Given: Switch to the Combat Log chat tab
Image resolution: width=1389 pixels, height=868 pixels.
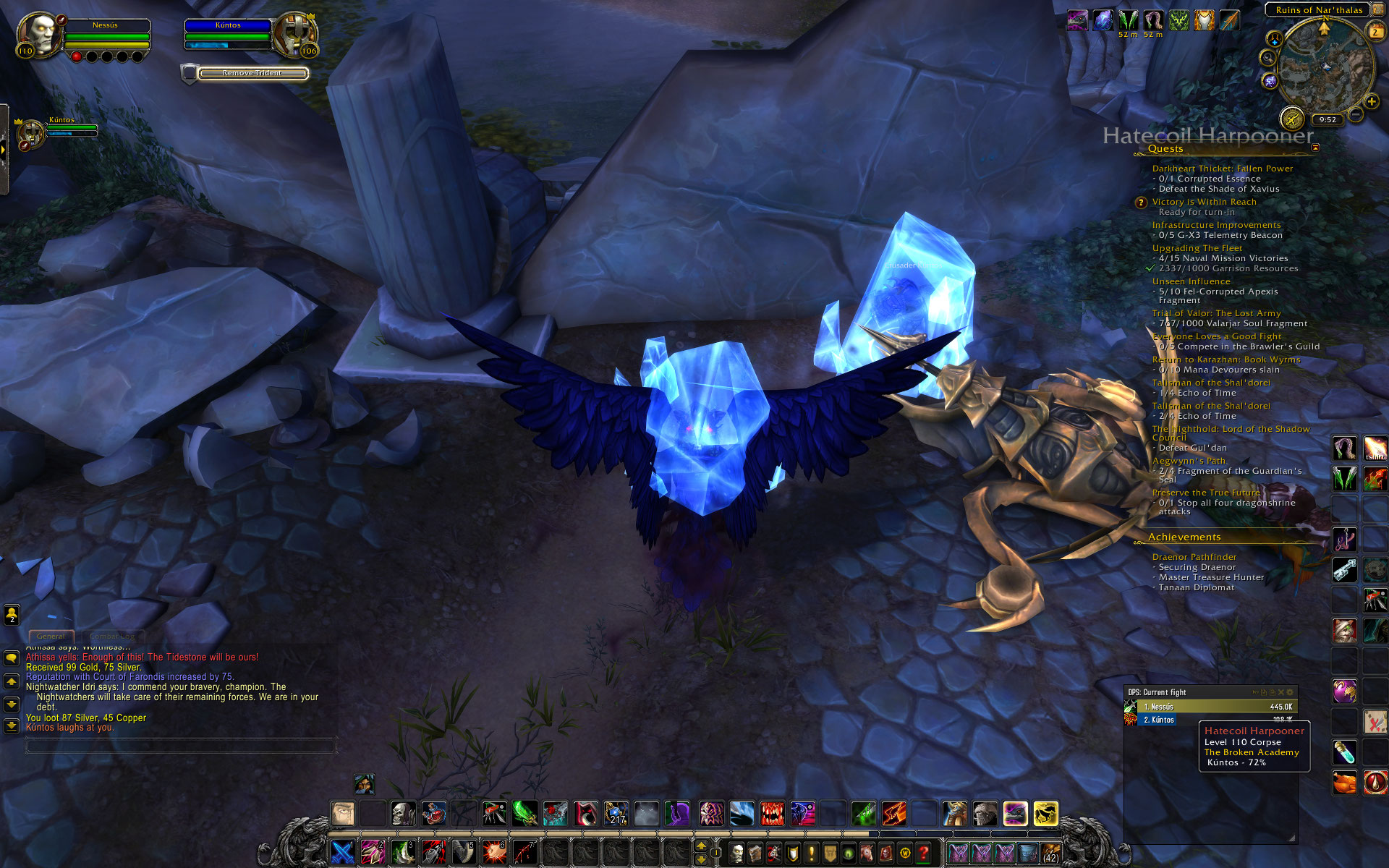Looking at the screenshot, I should 112,637.
